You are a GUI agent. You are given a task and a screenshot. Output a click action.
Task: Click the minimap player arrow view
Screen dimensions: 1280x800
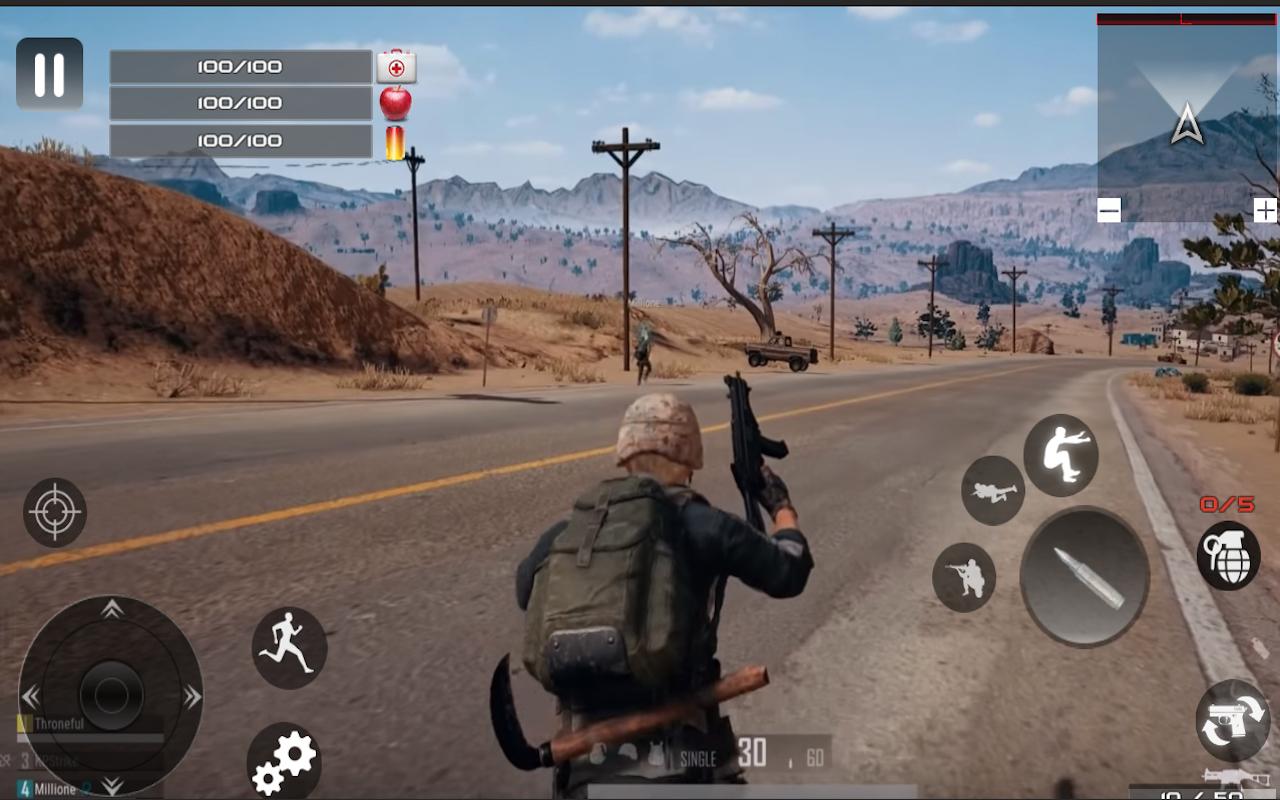point(1187,126)
